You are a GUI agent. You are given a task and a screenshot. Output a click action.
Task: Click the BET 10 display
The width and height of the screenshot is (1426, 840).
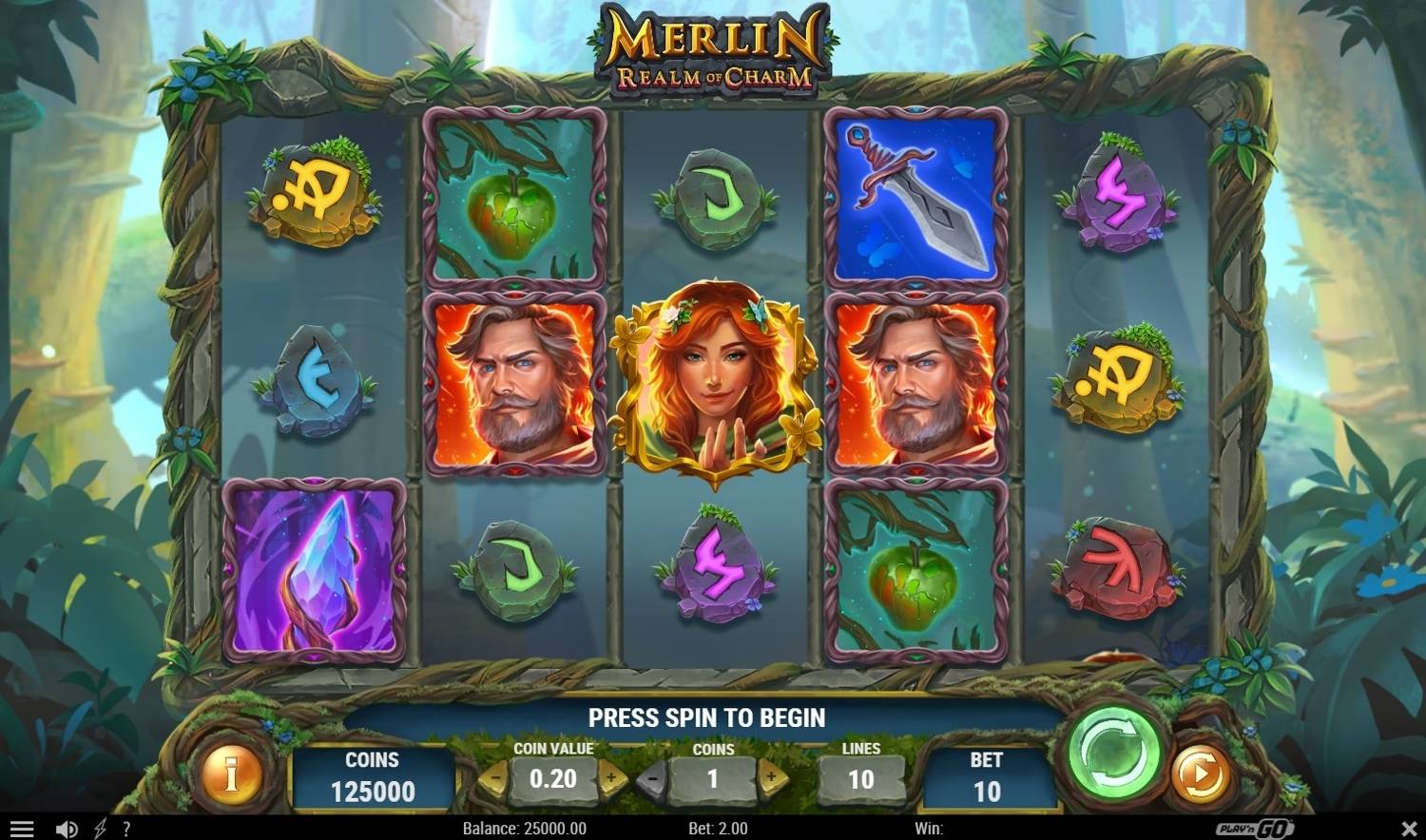click(x=987, y=776)
